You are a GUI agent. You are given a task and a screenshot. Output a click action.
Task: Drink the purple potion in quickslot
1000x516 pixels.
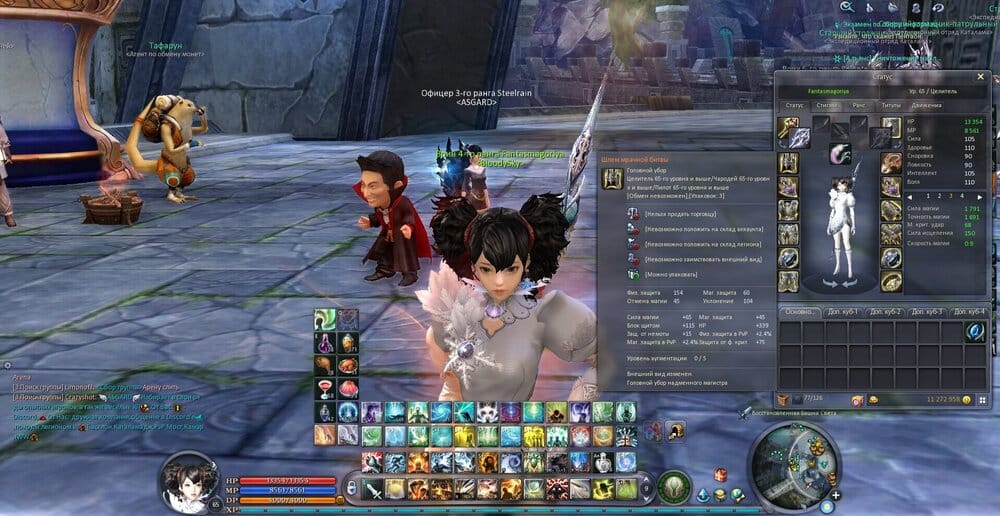click(x=324, y=343)
